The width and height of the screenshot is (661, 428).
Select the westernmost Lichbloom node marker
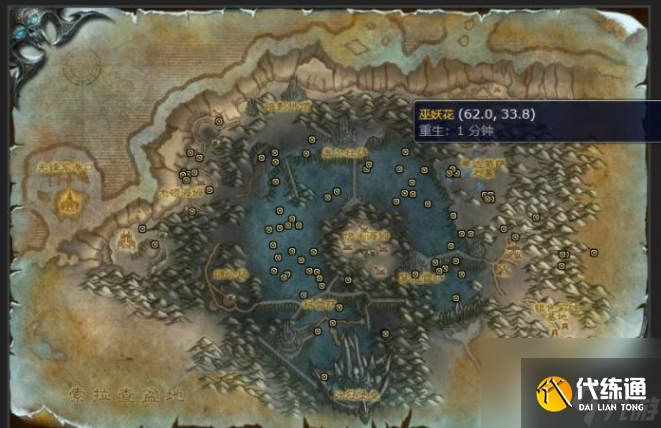point(144,228)
